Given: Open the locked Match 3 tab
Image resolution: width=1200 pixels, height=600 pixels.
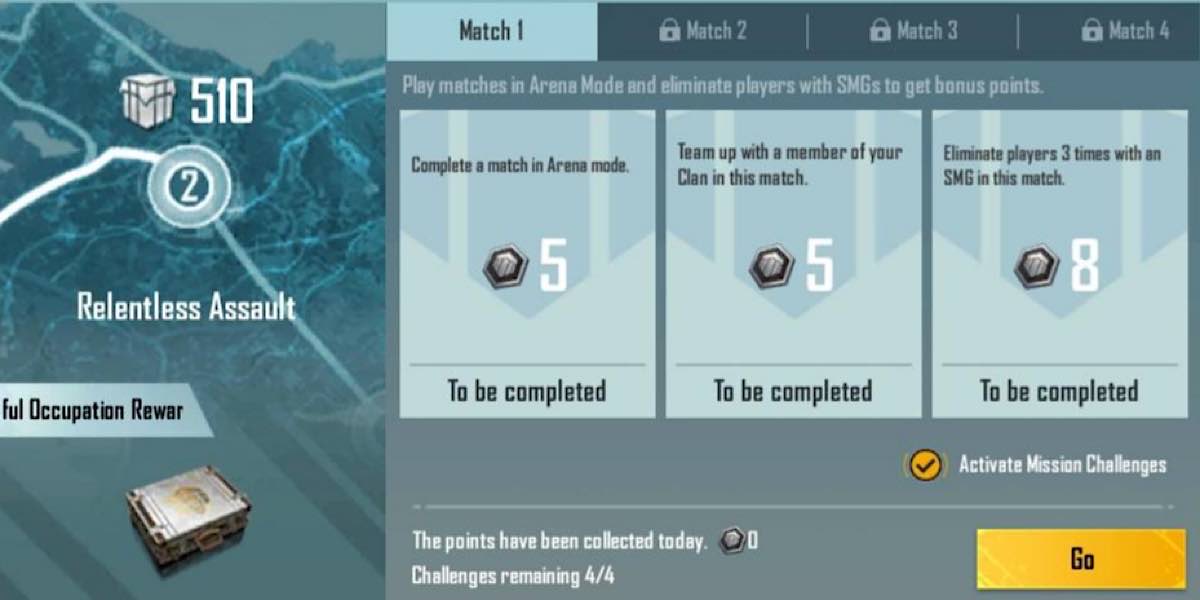Looking at the screenshot, I should pyautogui.click(x=913, y=31).
